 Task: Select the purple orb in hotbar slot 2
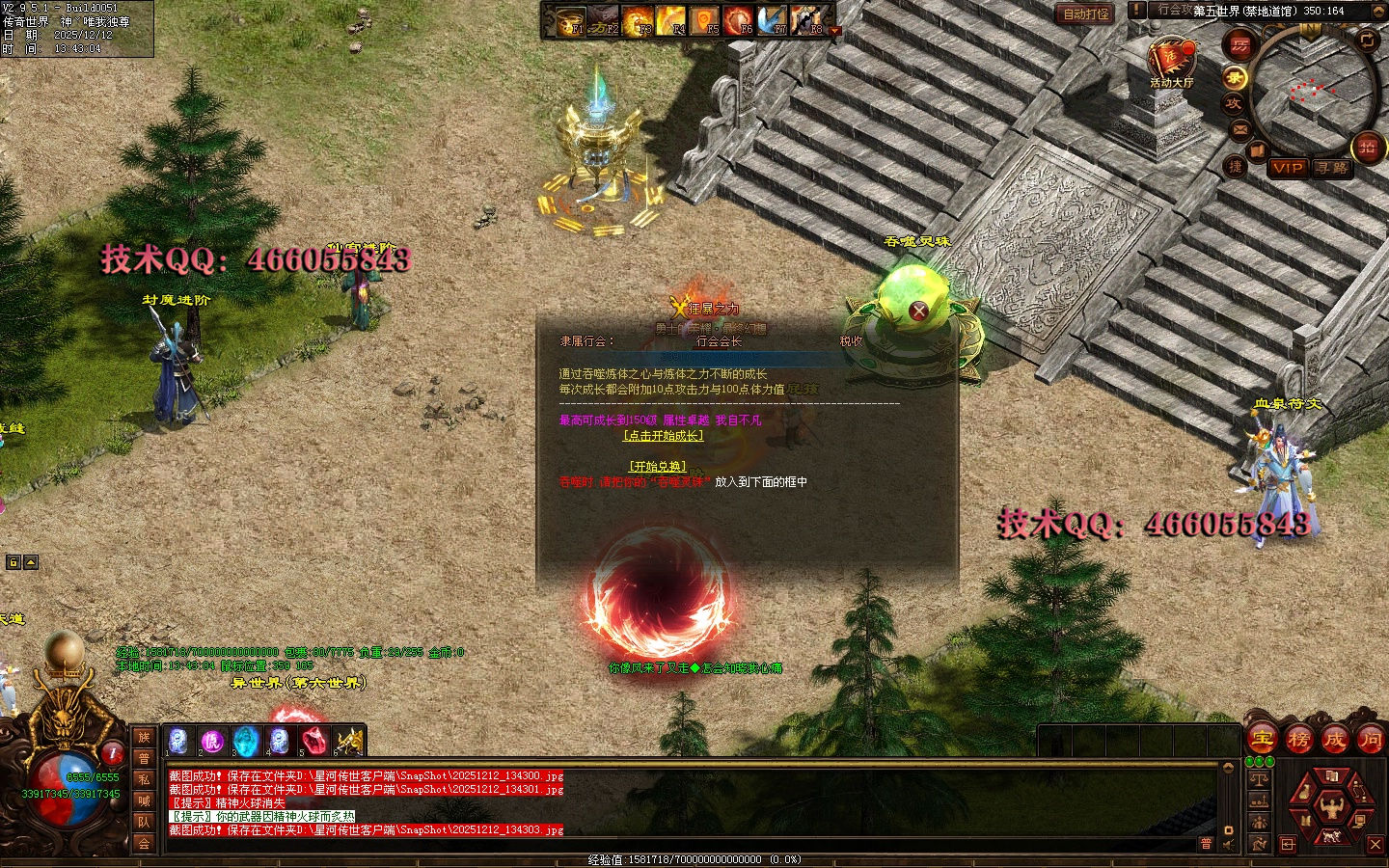point(212,741)
